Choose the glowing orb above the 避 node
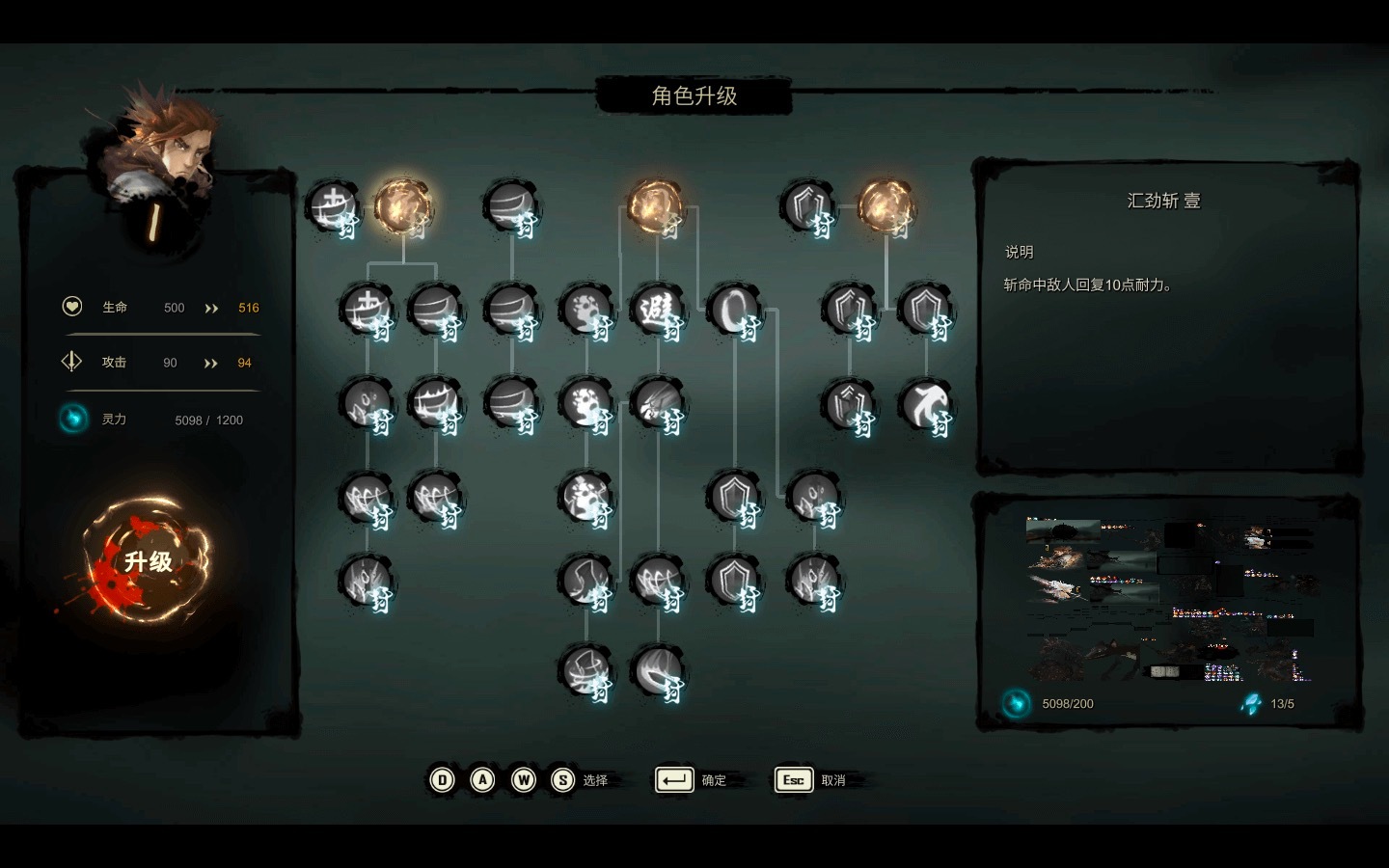 click(656, 205)
